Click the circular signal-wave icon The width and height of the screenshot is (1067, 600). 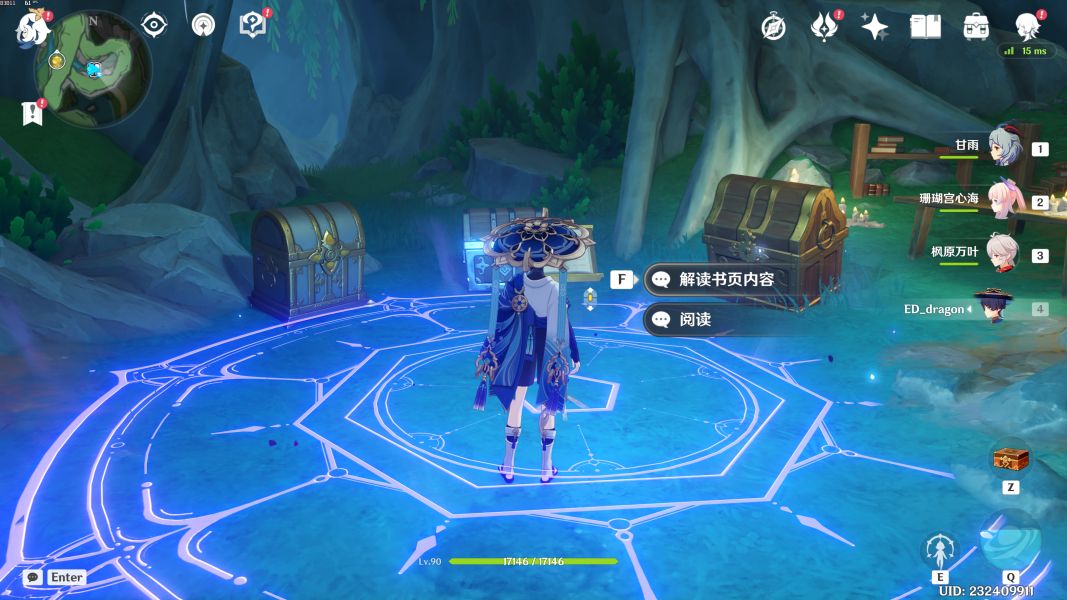(x=204, y=26)
